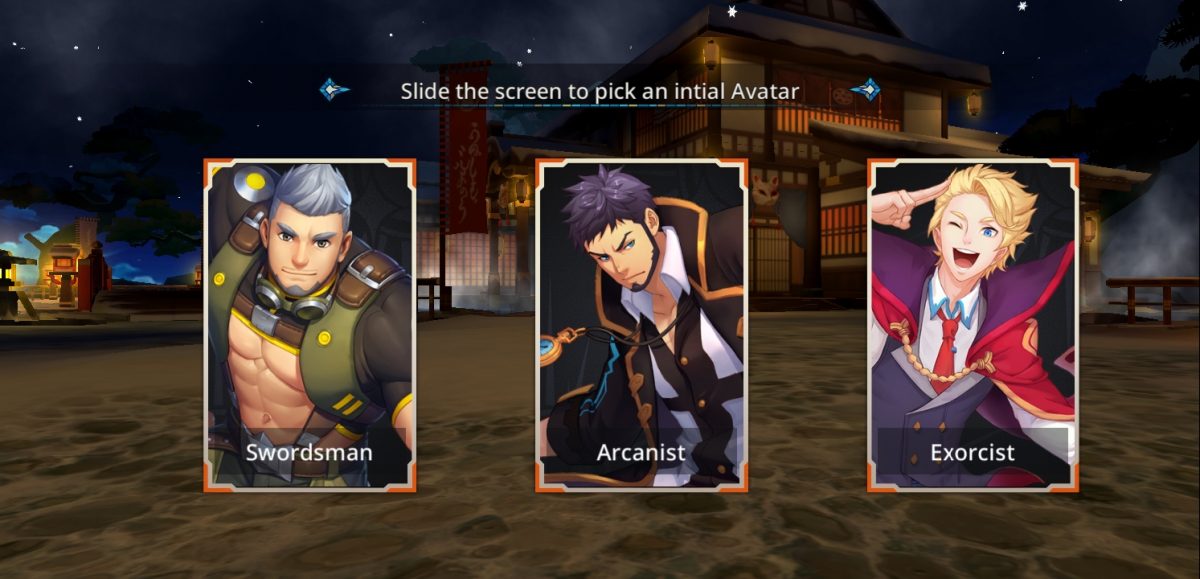Screen dimensions: 1200x579
Task: Choose the Arcanist avatar card
Action: 641,325
